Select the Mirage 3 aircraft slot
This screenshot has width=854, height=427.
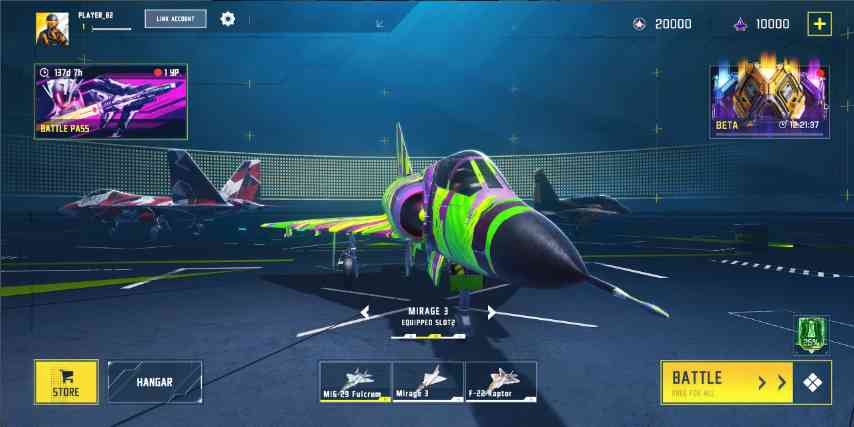[428, 381]
